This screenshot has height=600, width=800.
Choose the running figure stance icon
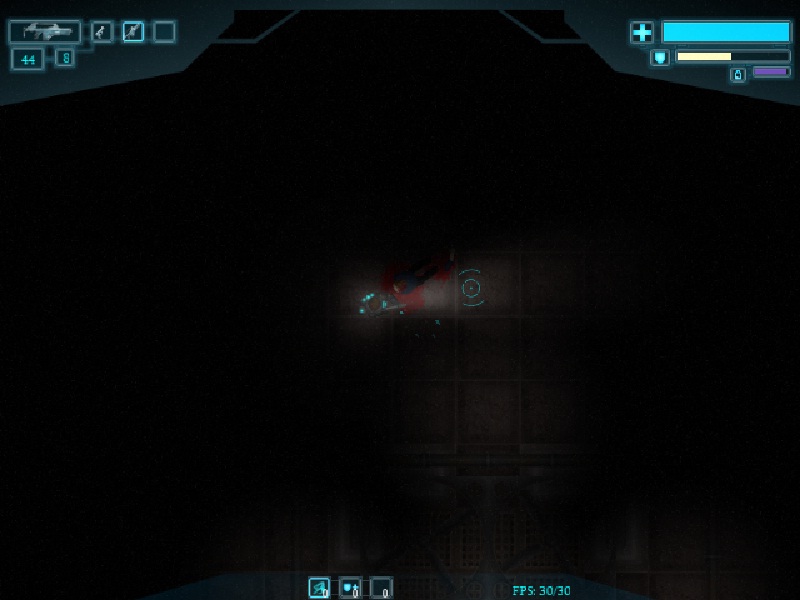[x=102, y=32]
